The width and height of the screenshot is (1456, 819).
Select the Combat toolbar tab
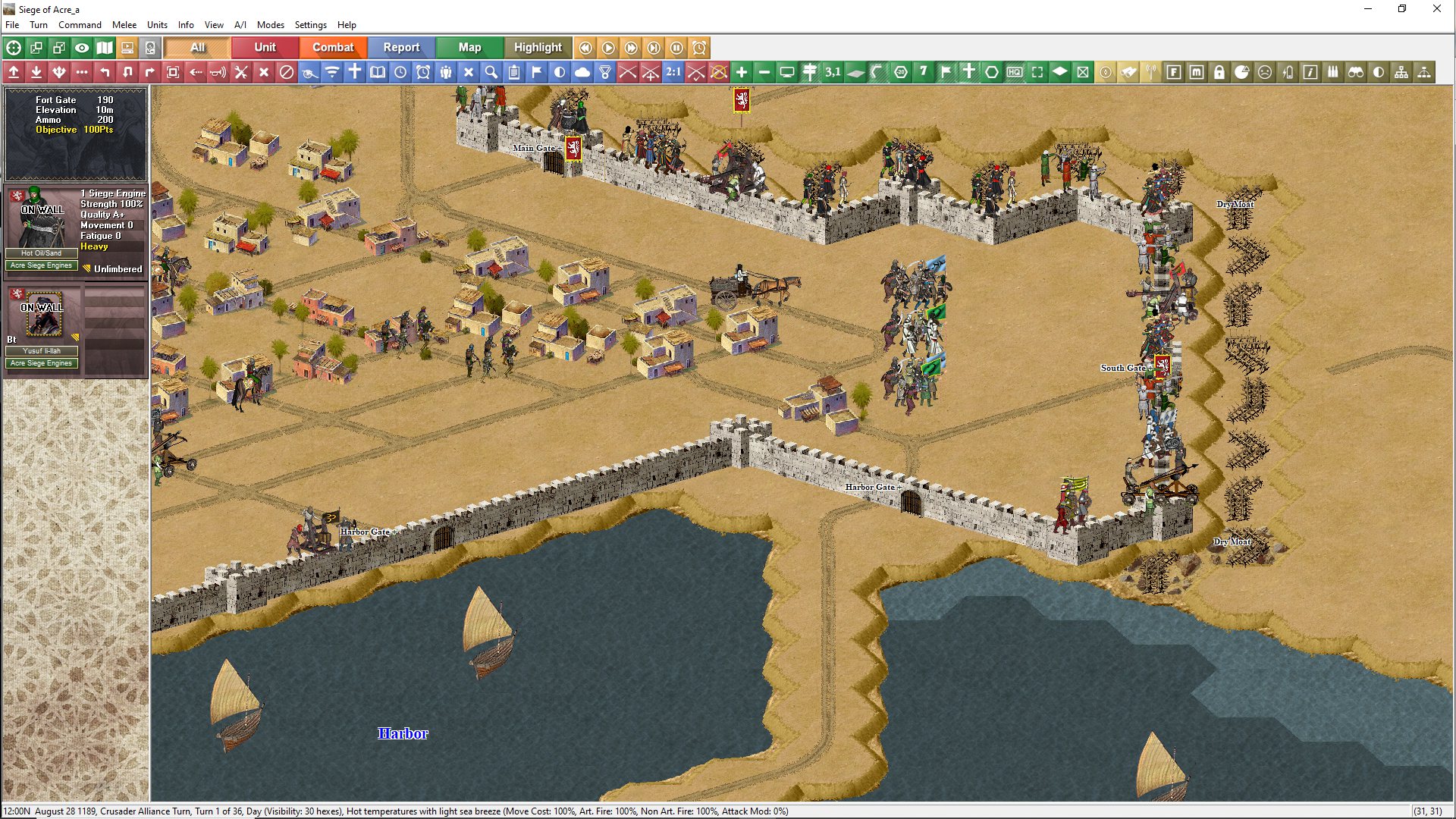pyautogui.click(x=333, y=47)
